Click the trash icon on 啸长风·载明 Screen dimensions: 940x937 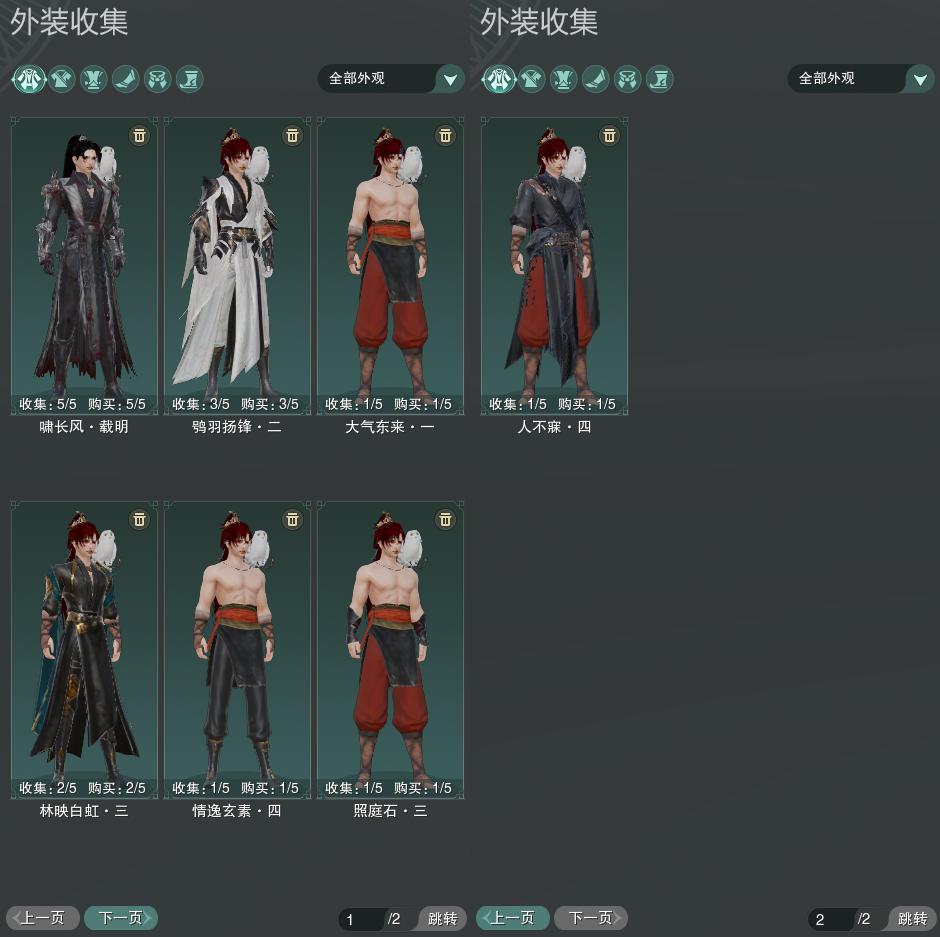[140, 135]
